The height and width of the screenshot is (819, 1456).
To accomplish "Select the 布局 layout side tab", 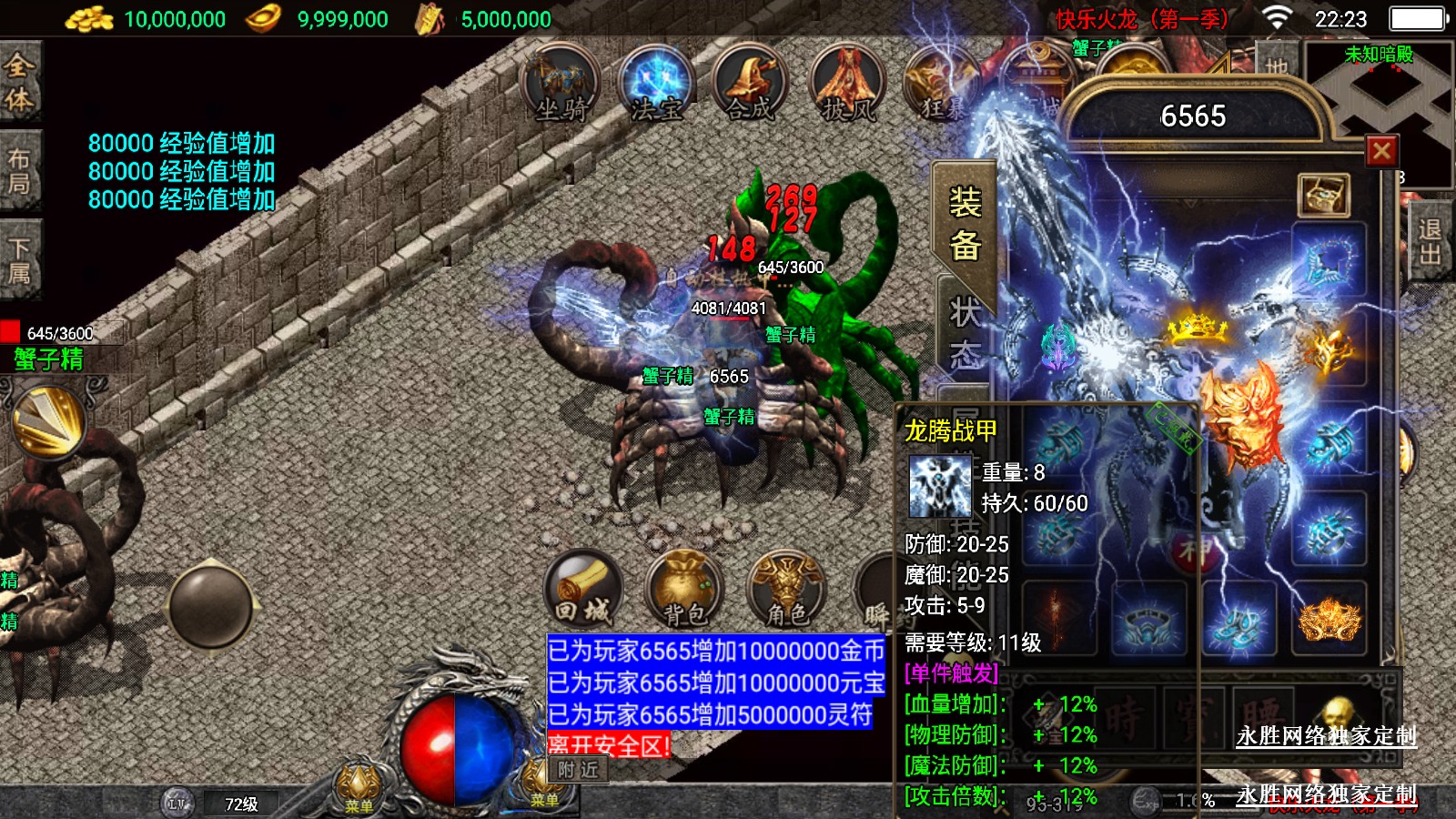I will tap(19, 171).
